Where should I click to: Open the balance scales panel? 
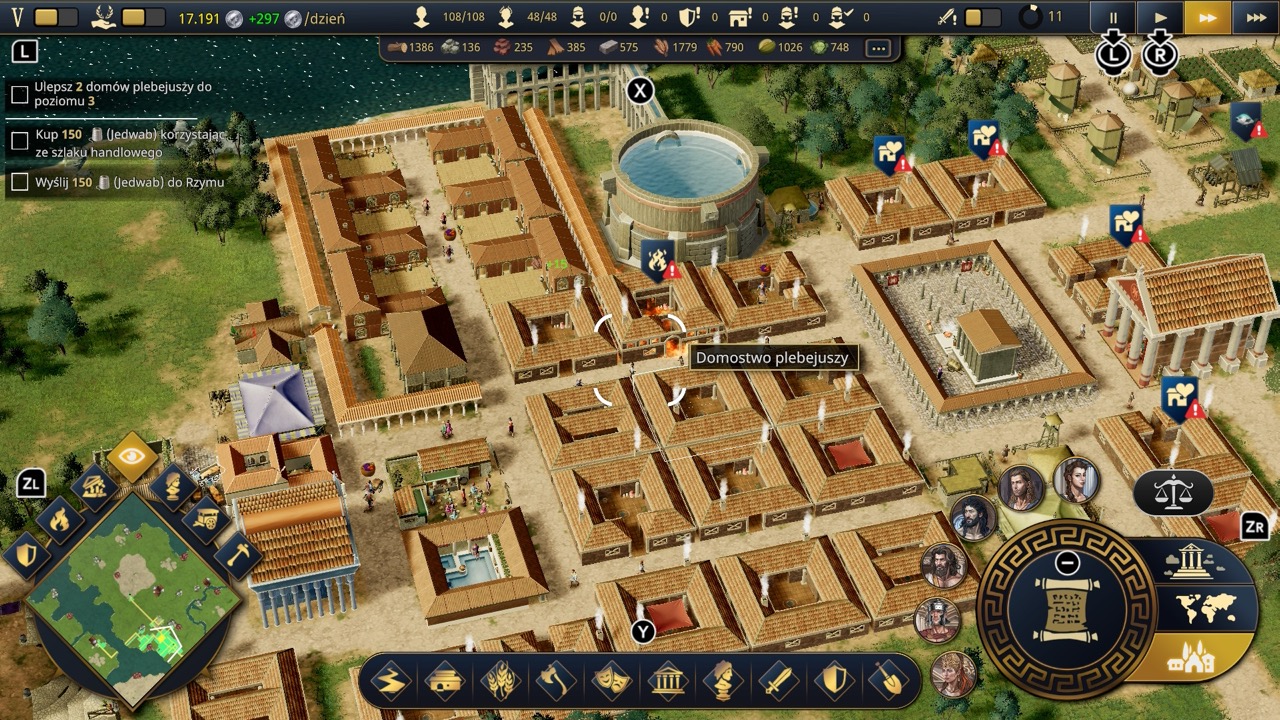[1173, 491]
